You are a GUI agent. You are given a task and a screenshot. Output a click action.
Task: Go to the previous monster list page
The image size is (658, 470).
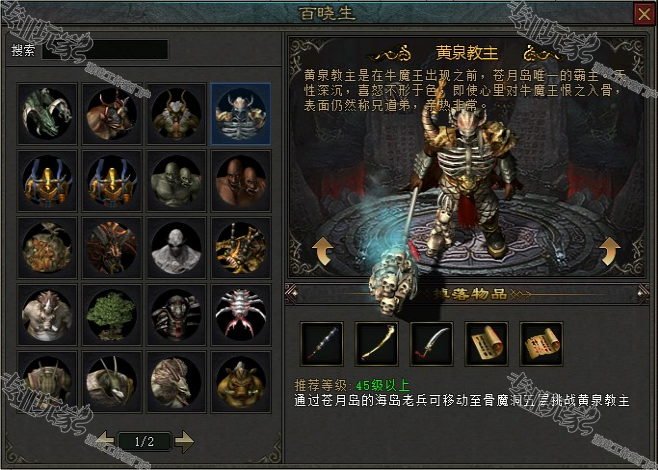[x=106, y=439]
